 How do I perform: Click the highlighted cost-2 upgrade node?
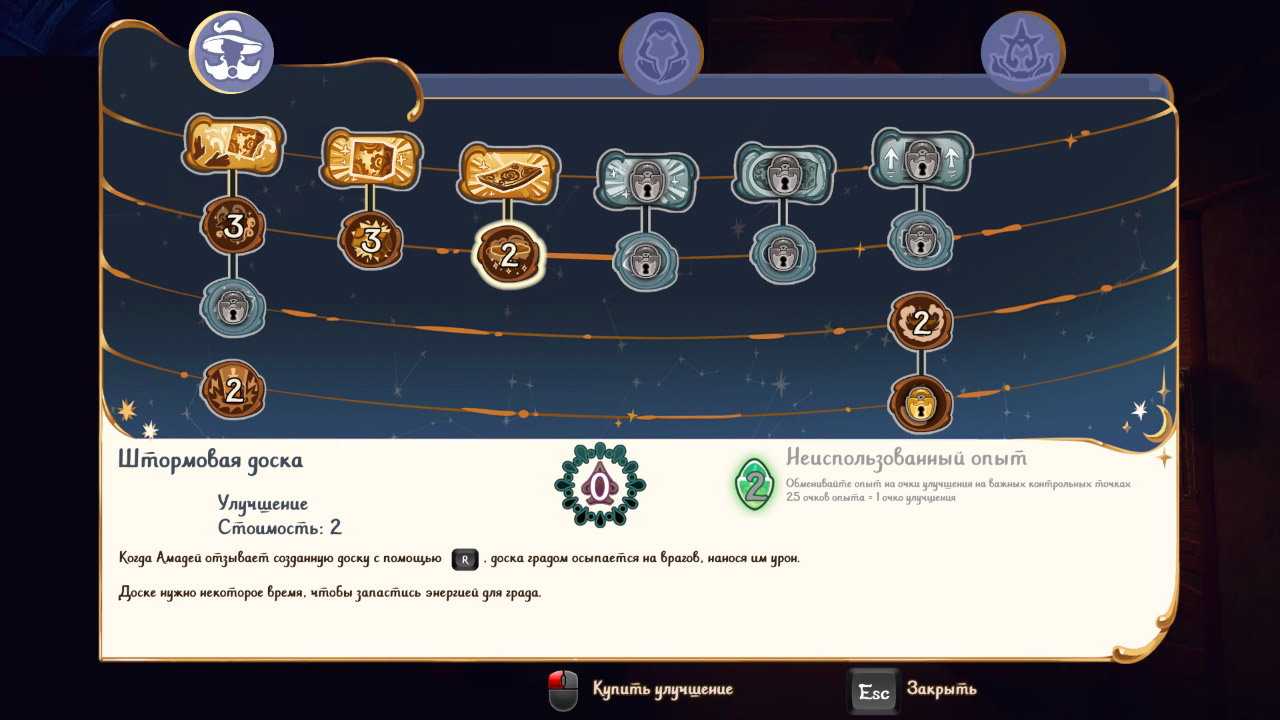point(507,254)
